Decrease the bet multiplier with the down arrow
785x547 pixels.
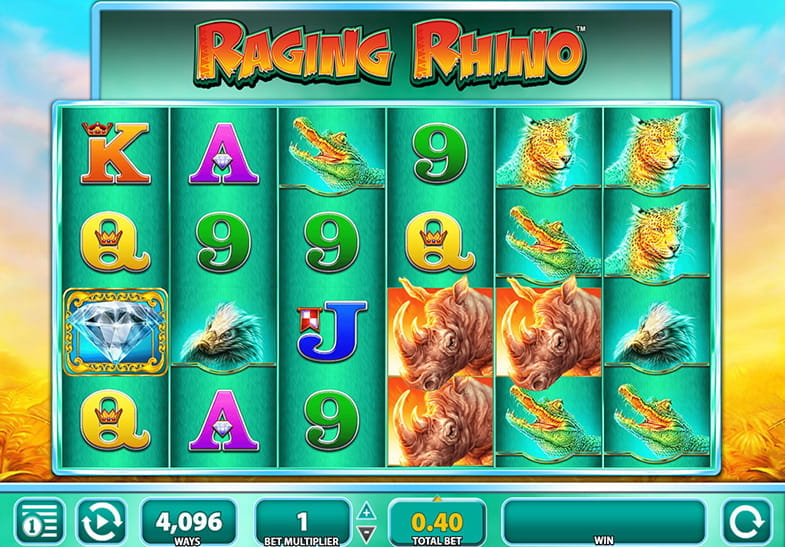tap(367, 531)
